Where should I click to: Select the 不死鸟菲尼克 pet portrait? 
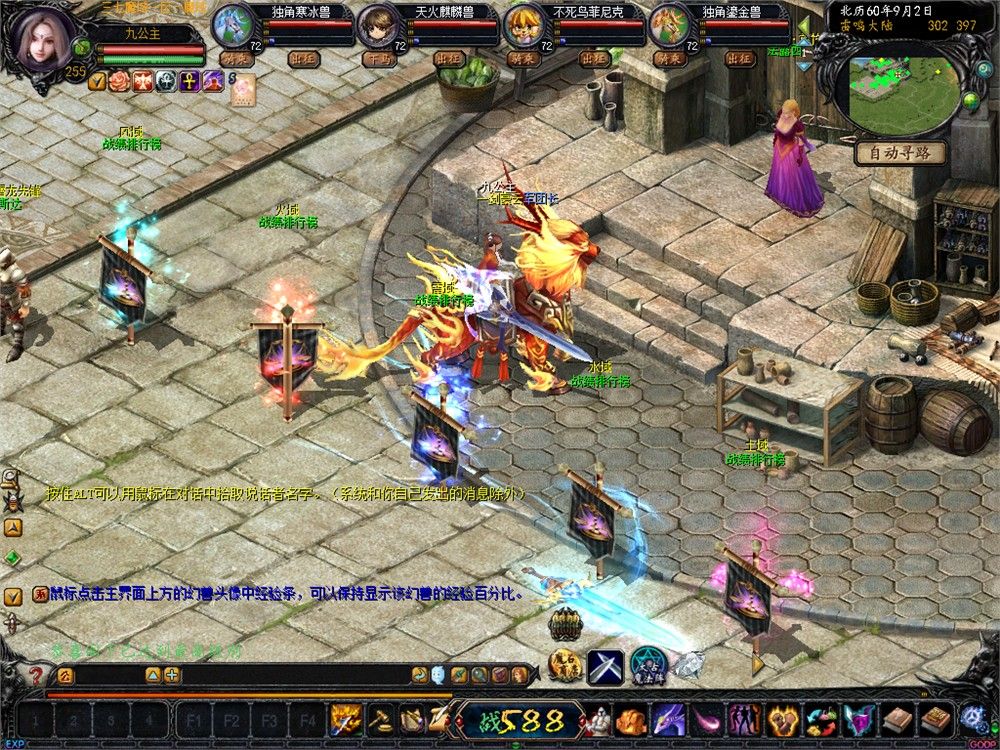click(x=523, y=25)
